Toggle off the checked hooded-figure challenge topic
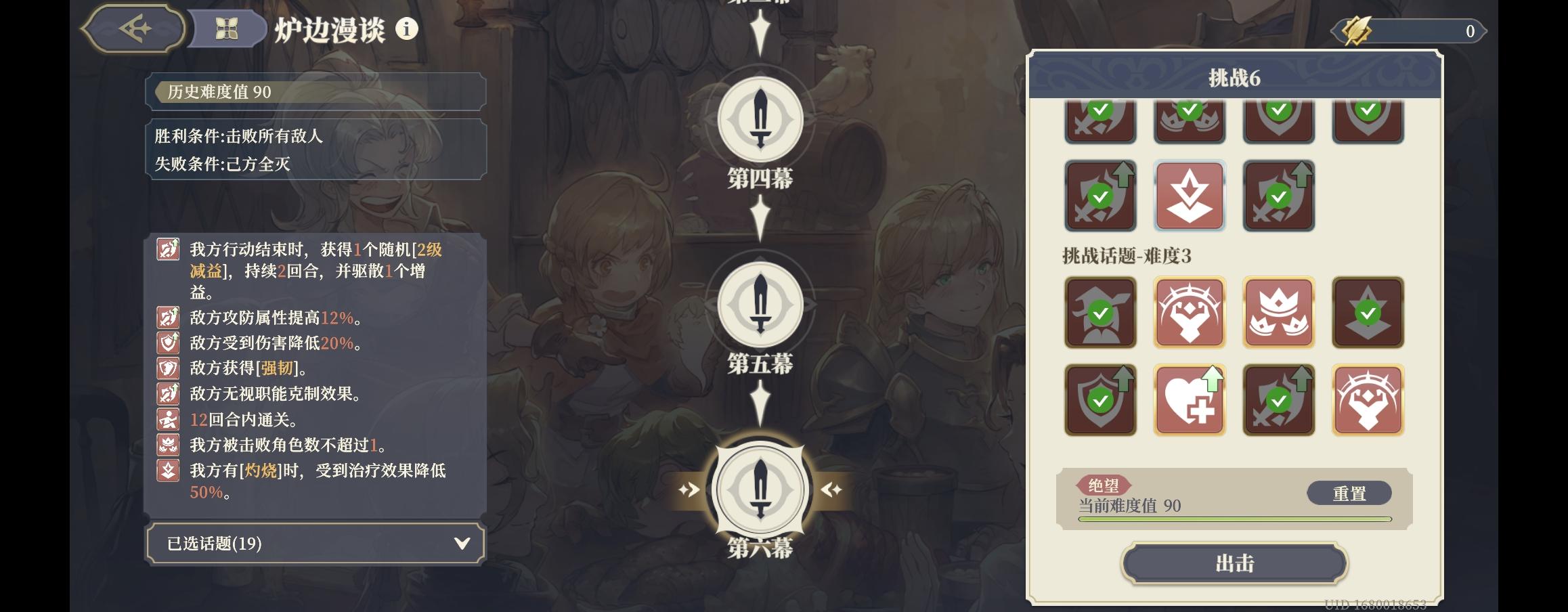 pyautogui.click(x=1101, y=313)
